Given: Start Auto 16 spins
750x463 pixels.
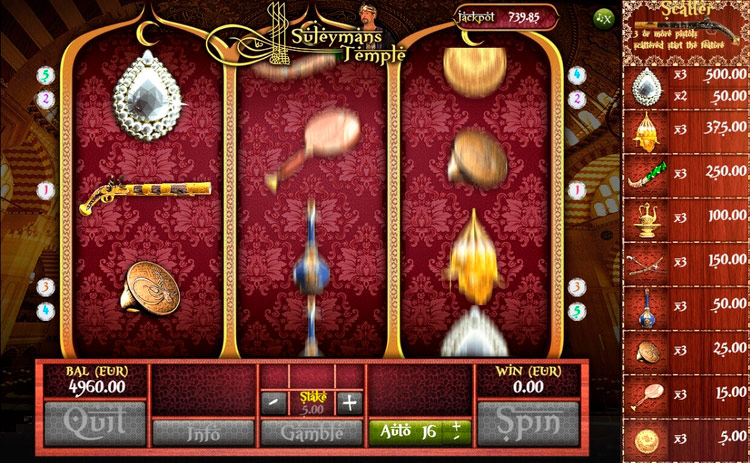Looking at the screenshot, I should tap(407, 432).
